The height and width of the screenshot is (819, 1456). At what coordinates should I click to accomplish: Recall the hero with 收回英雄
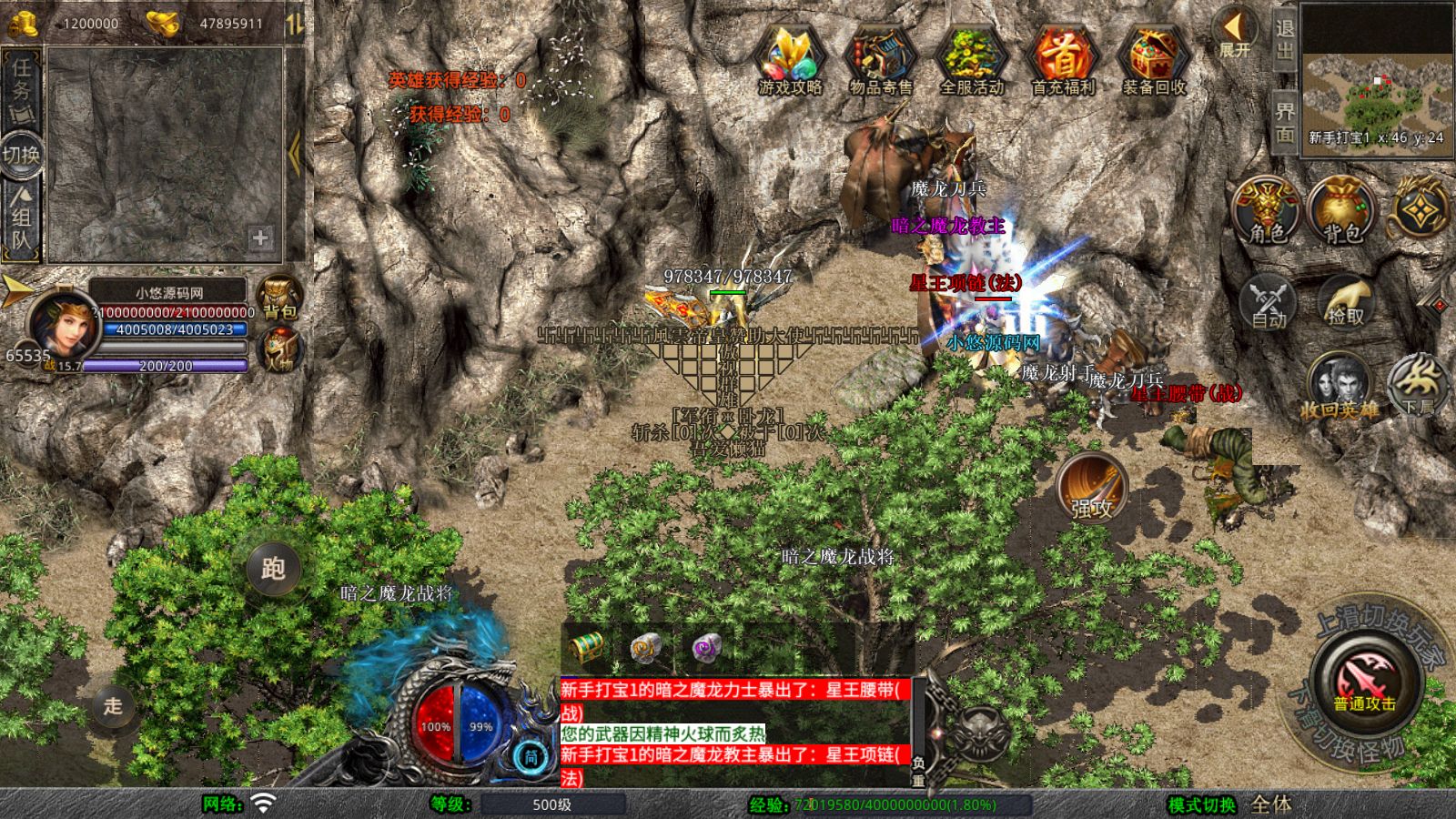[x=1339, y=387]
